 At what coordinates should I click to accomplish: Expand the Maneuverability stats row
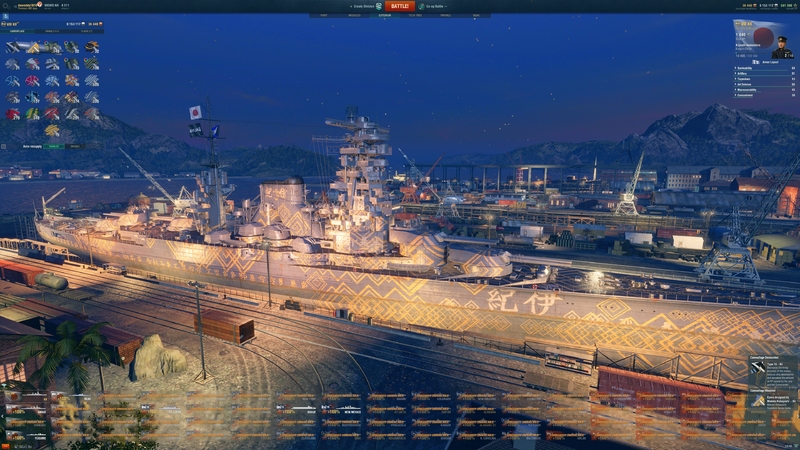[x=758, y=89]
